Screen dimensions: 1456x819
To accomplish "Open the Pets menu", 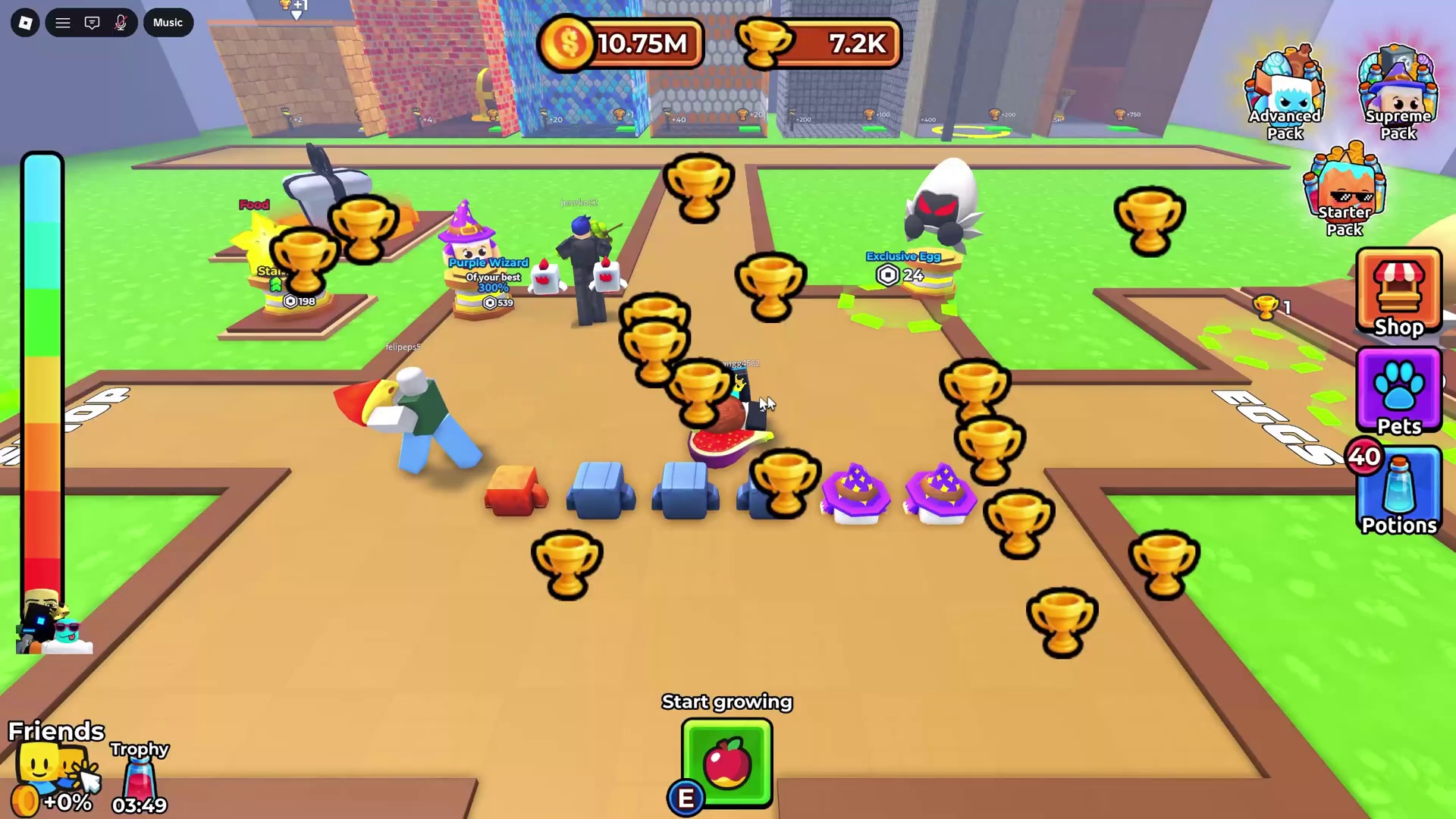I will (x=1398, y=391).
